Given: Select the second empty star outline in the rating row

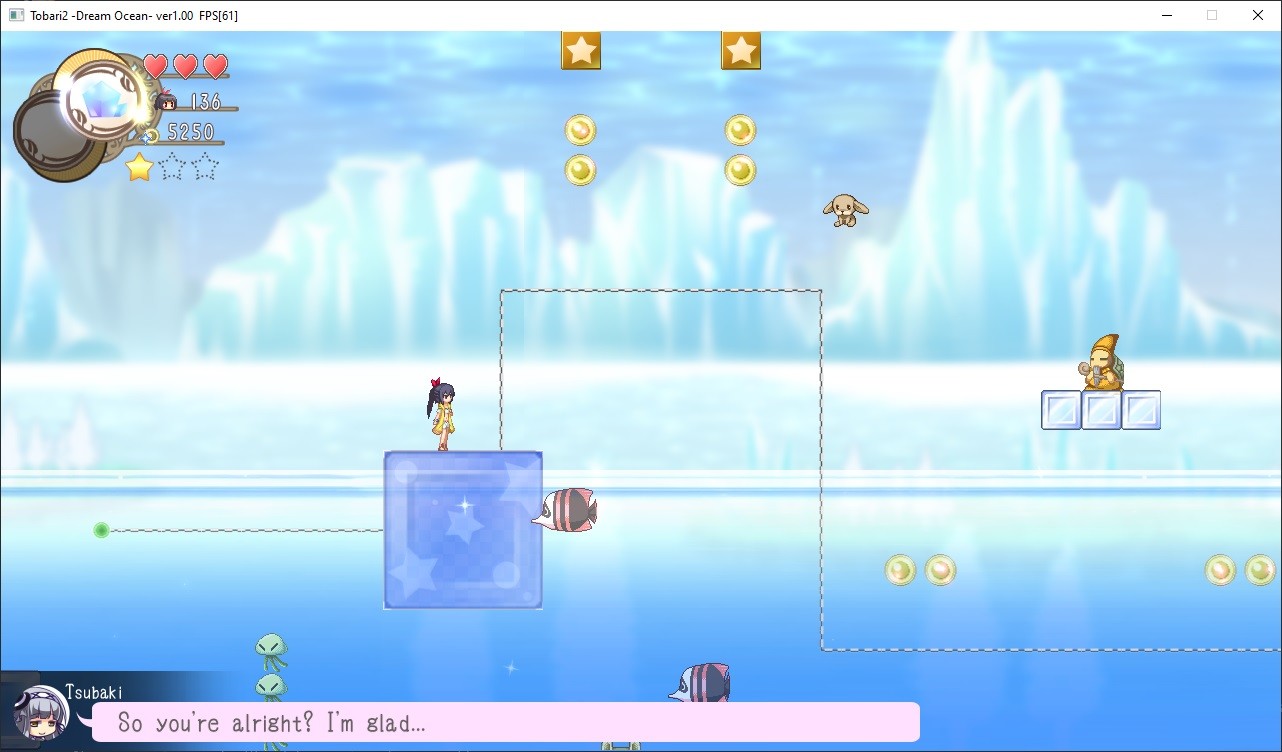Looking at the screenshot, I should click(x=205, y=167).
